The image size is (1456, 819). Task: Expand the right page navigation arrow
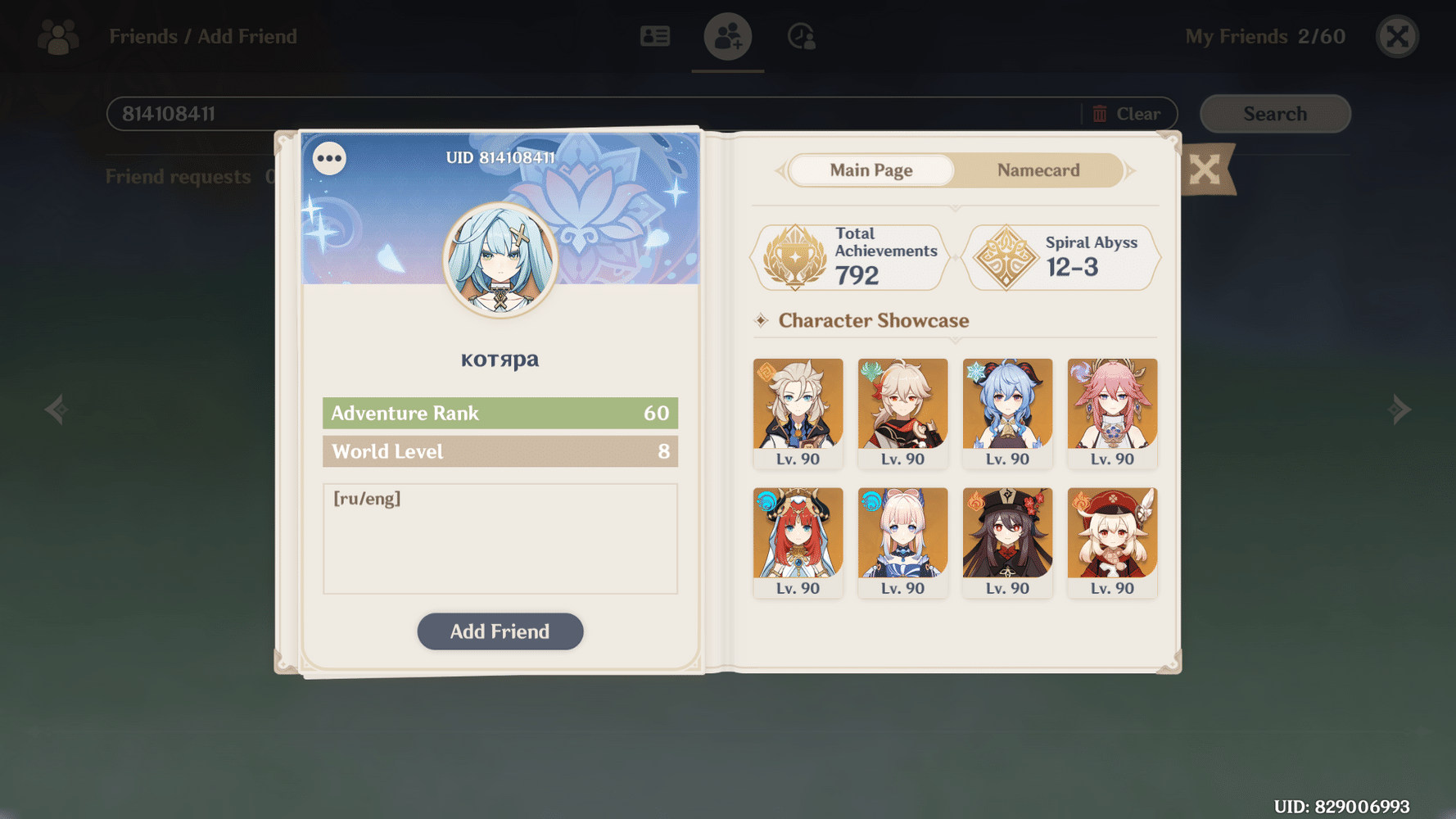coord(1400,409)
